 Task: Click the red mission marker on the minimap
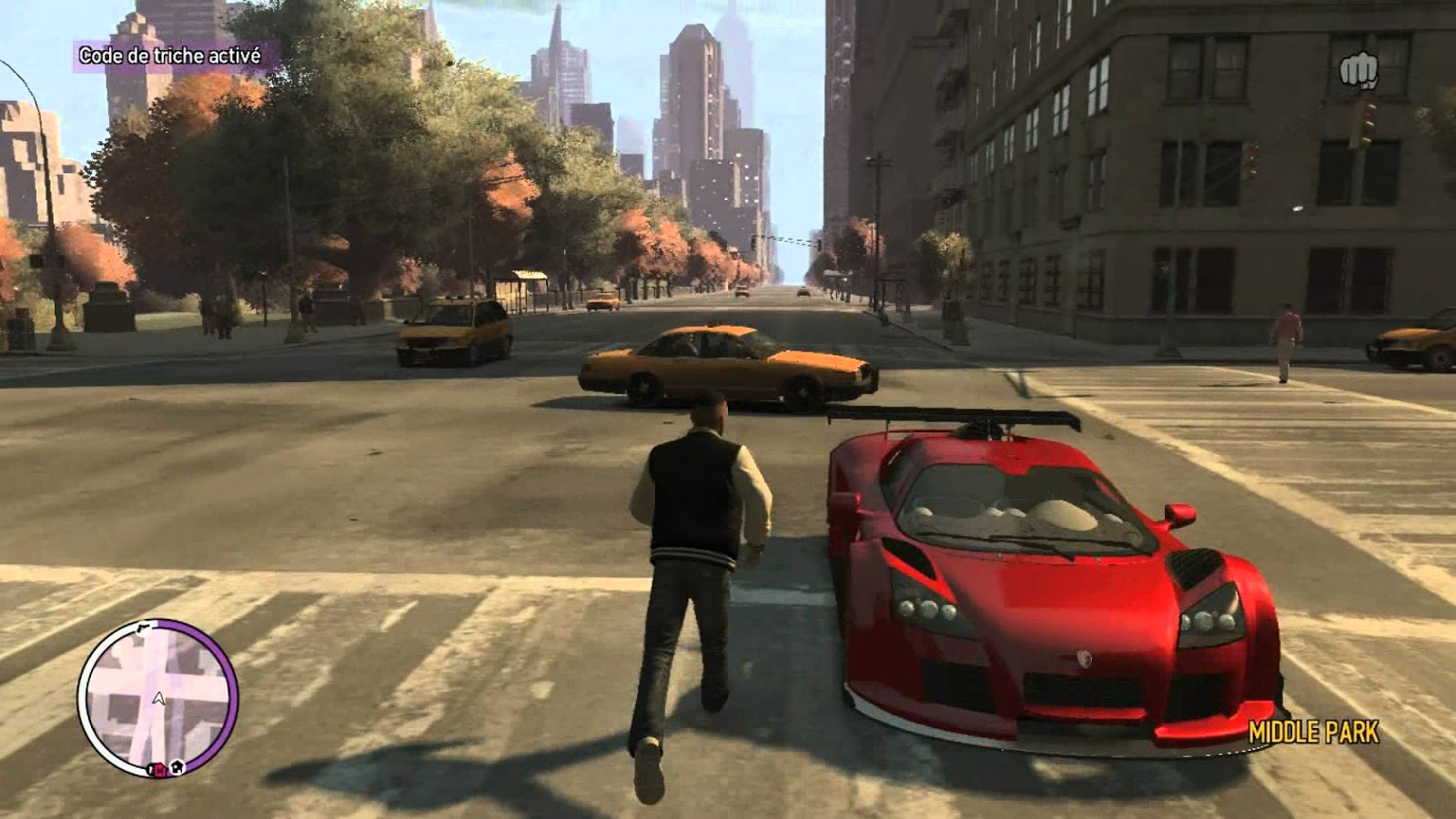(159, 770)
